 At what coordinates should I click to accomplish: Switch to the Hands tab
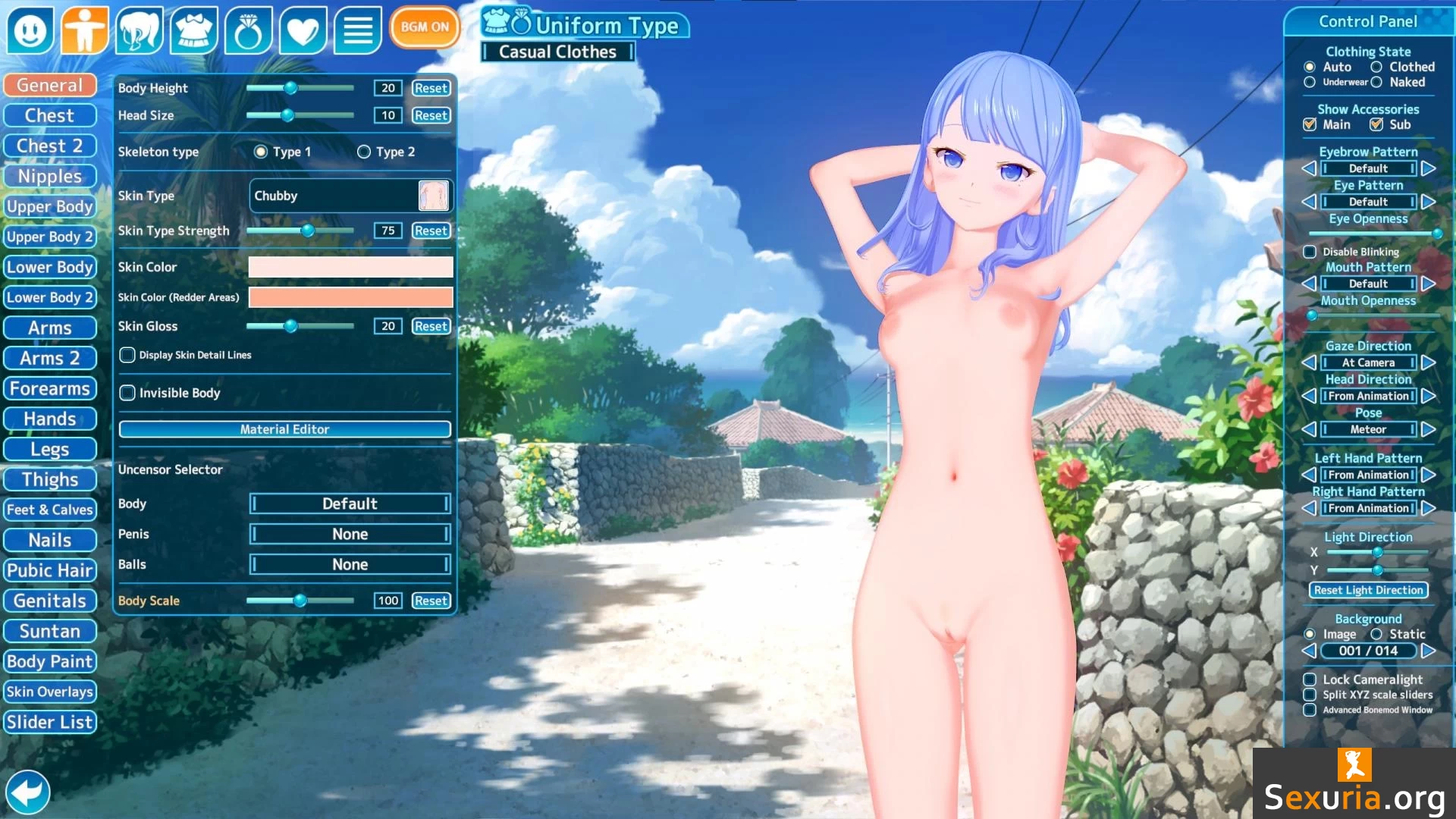click(50, 419)
